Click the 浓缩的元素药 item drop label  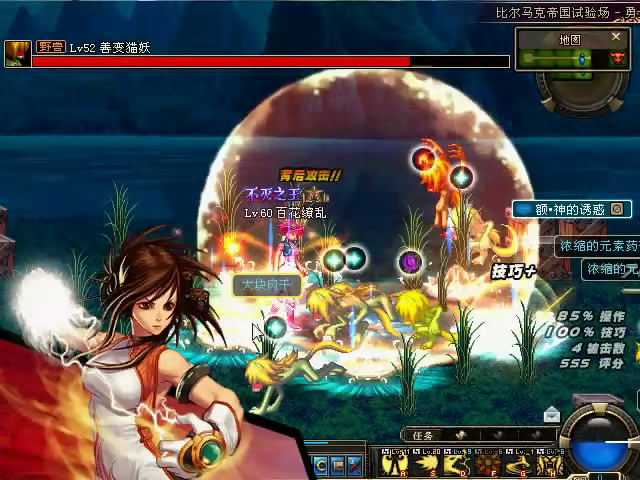[598, 245]
